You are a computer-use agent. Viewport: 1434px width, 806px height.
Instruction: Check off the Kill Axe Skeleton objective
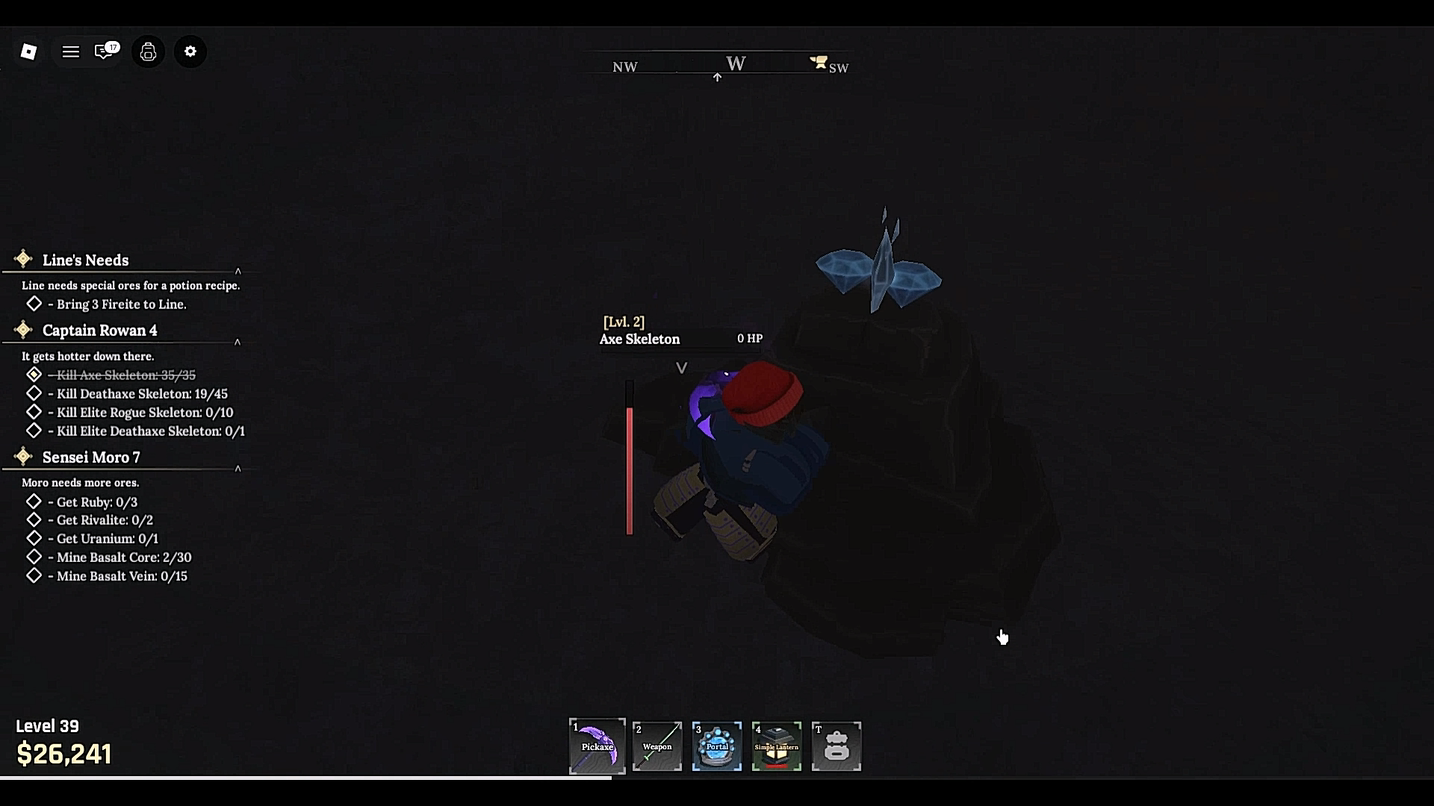tap(32, 375)
